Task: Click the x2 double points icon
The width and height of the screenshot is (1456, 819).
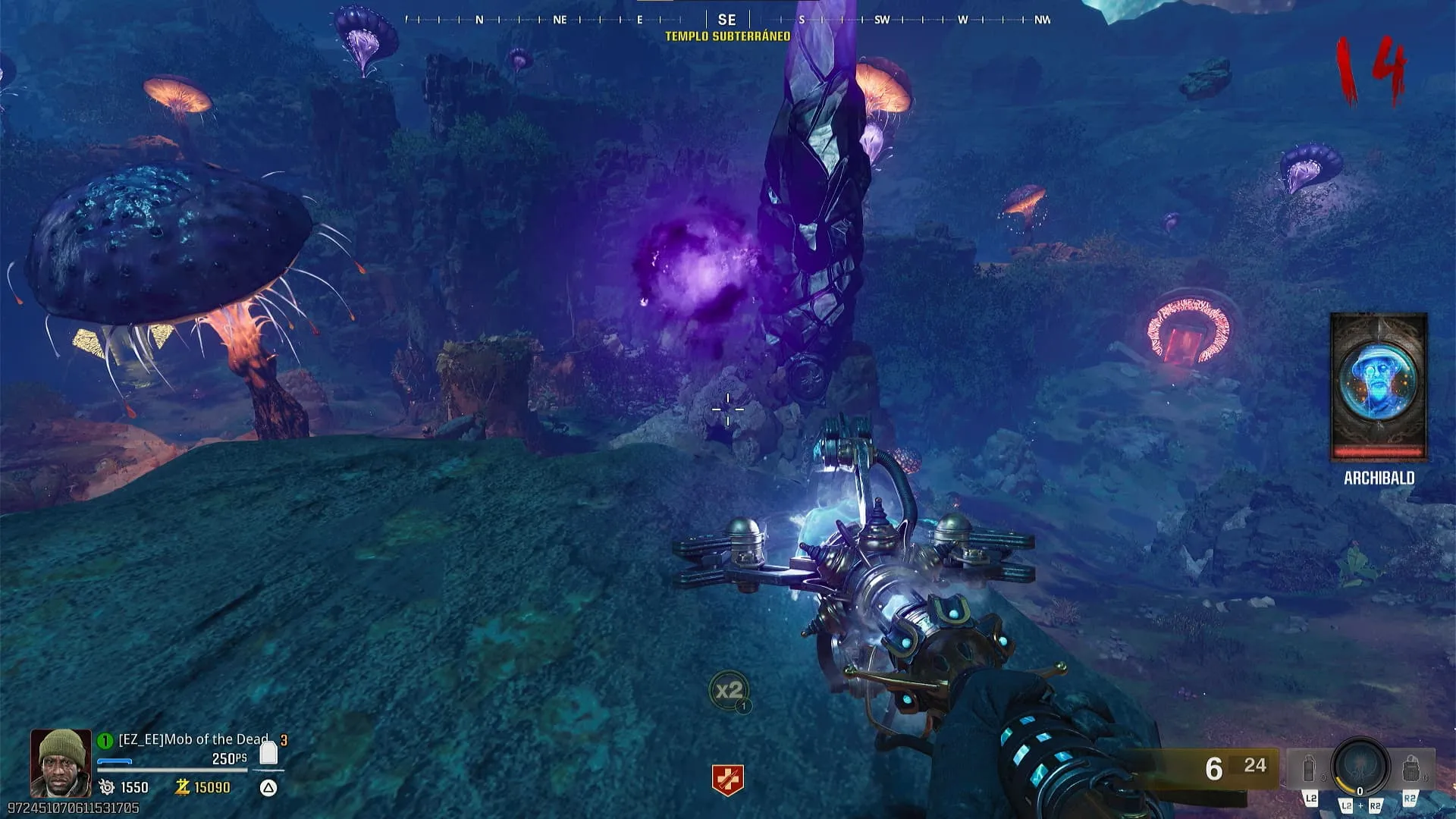Action: coord(729,691)
